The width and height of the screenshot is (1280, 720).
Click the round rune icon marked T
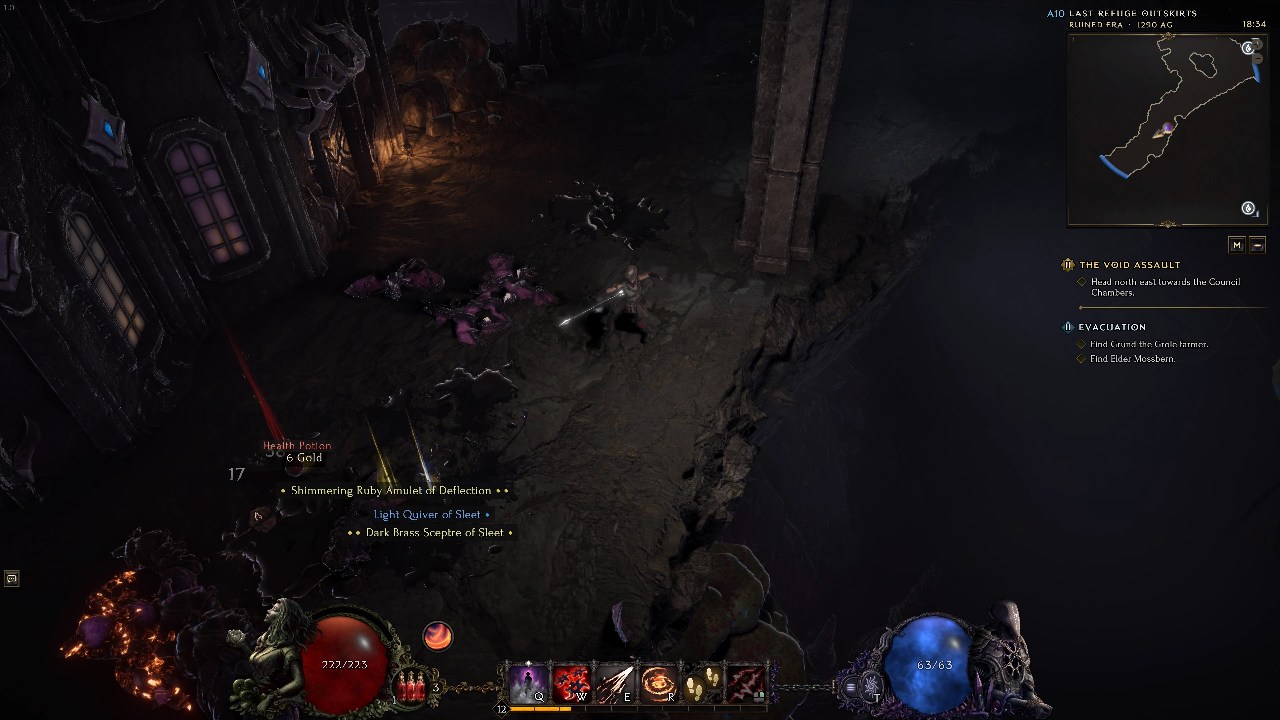(x=871, y=687)
